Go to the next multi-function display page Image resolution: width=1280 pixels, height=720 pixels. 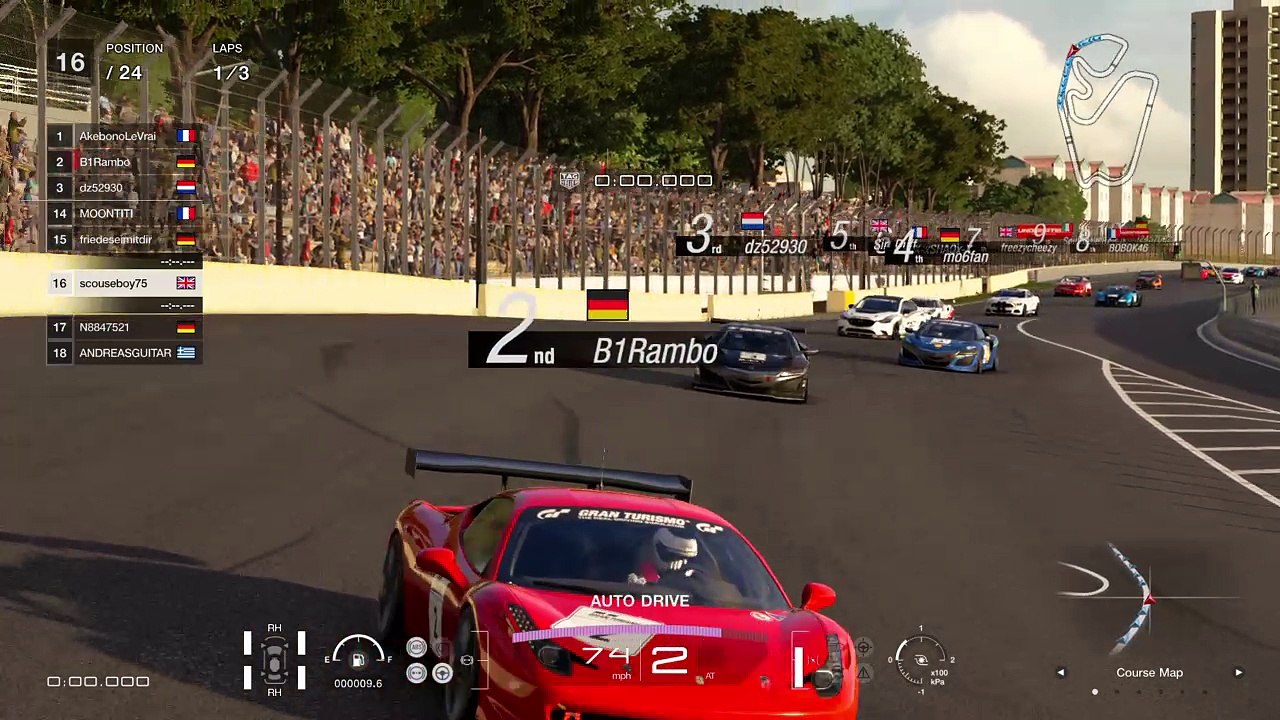tap(1238, 673)
